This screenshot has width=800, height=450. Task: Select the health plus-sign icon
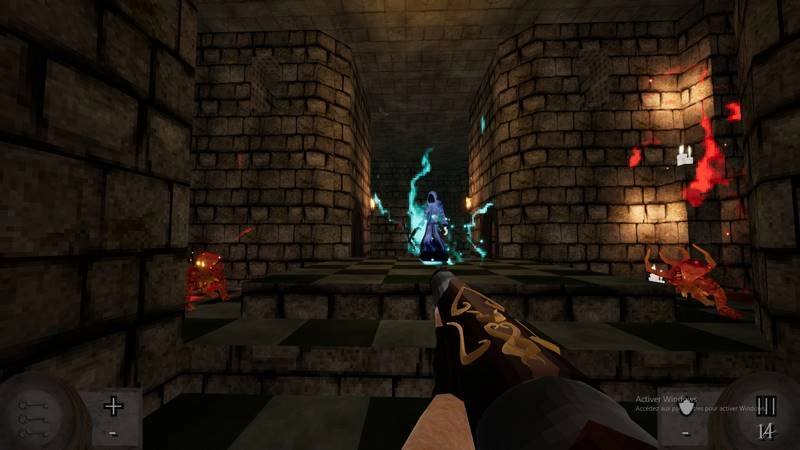click(113, 406)
